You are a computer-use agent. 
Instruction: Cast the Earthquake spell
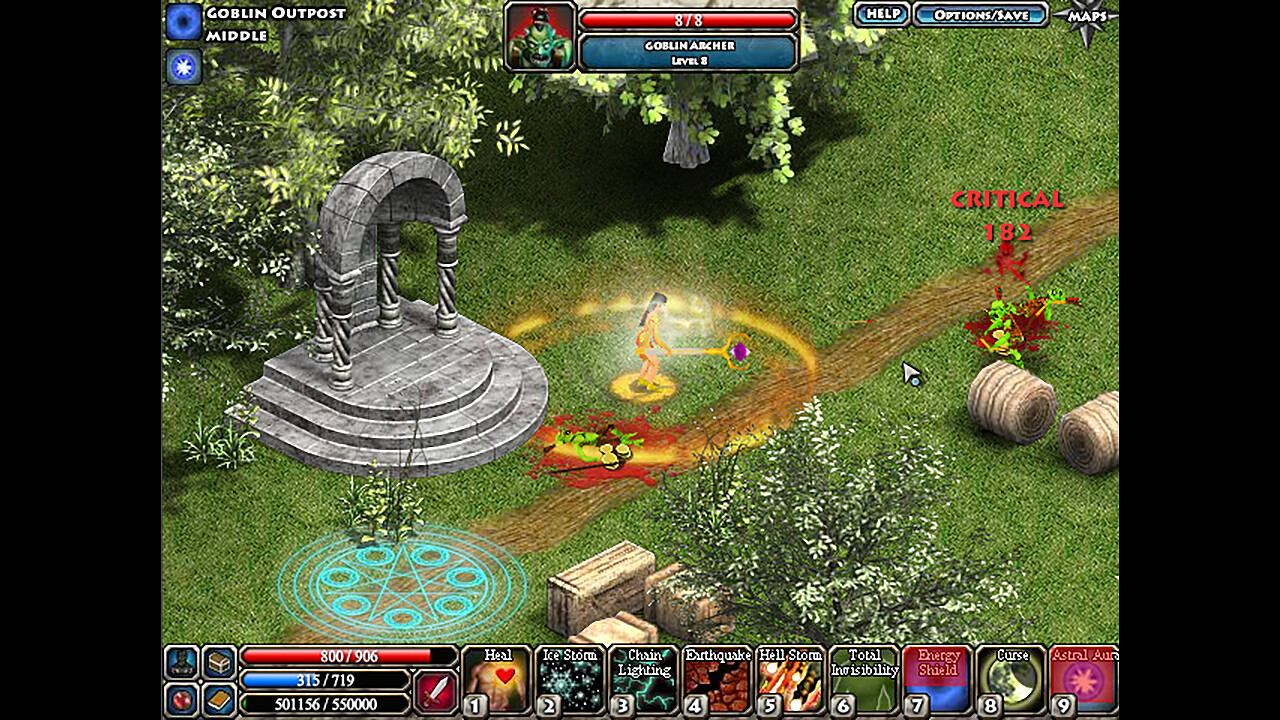click(717, 680)
